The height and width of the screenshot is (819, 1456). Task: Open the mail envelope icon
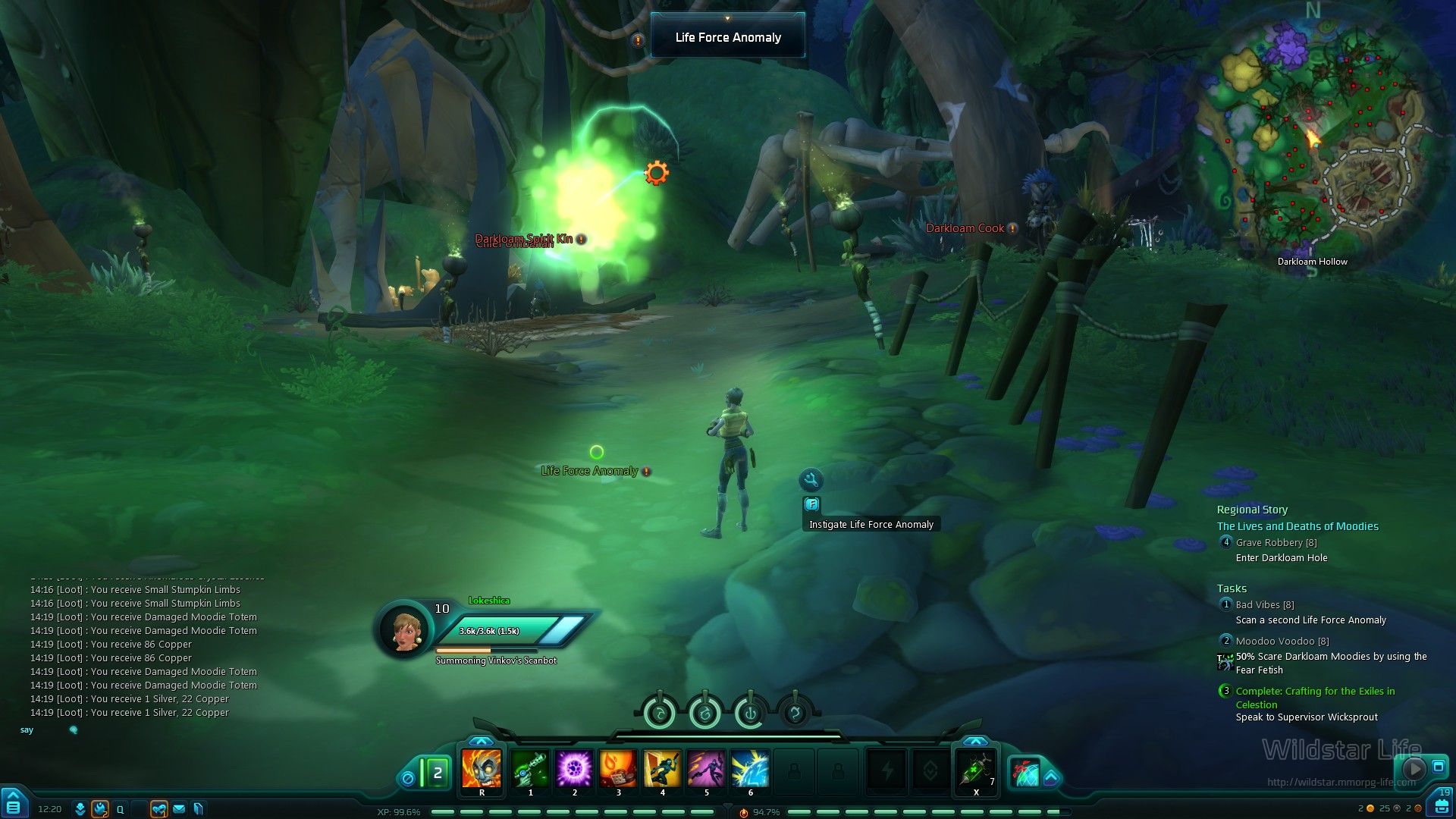[x=180, y=809]
